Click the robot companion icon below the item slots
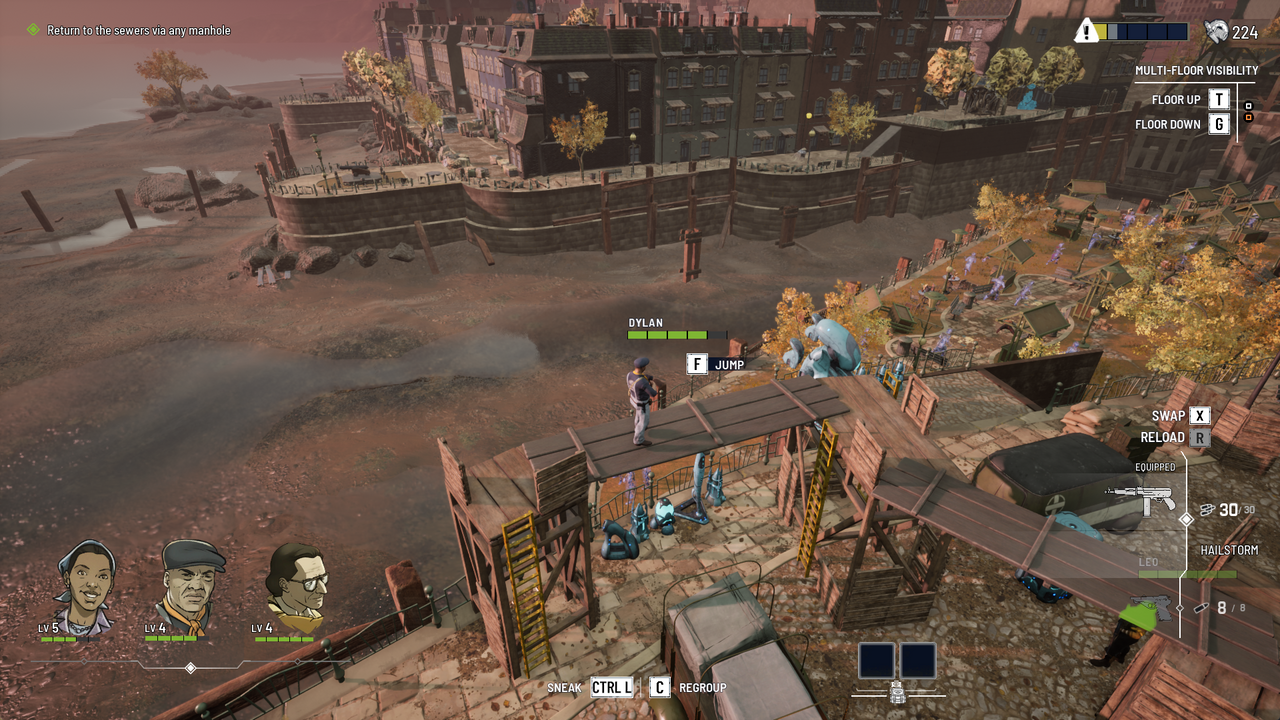Viewport: 1280px width, 720px height. (x=897, y=690)
